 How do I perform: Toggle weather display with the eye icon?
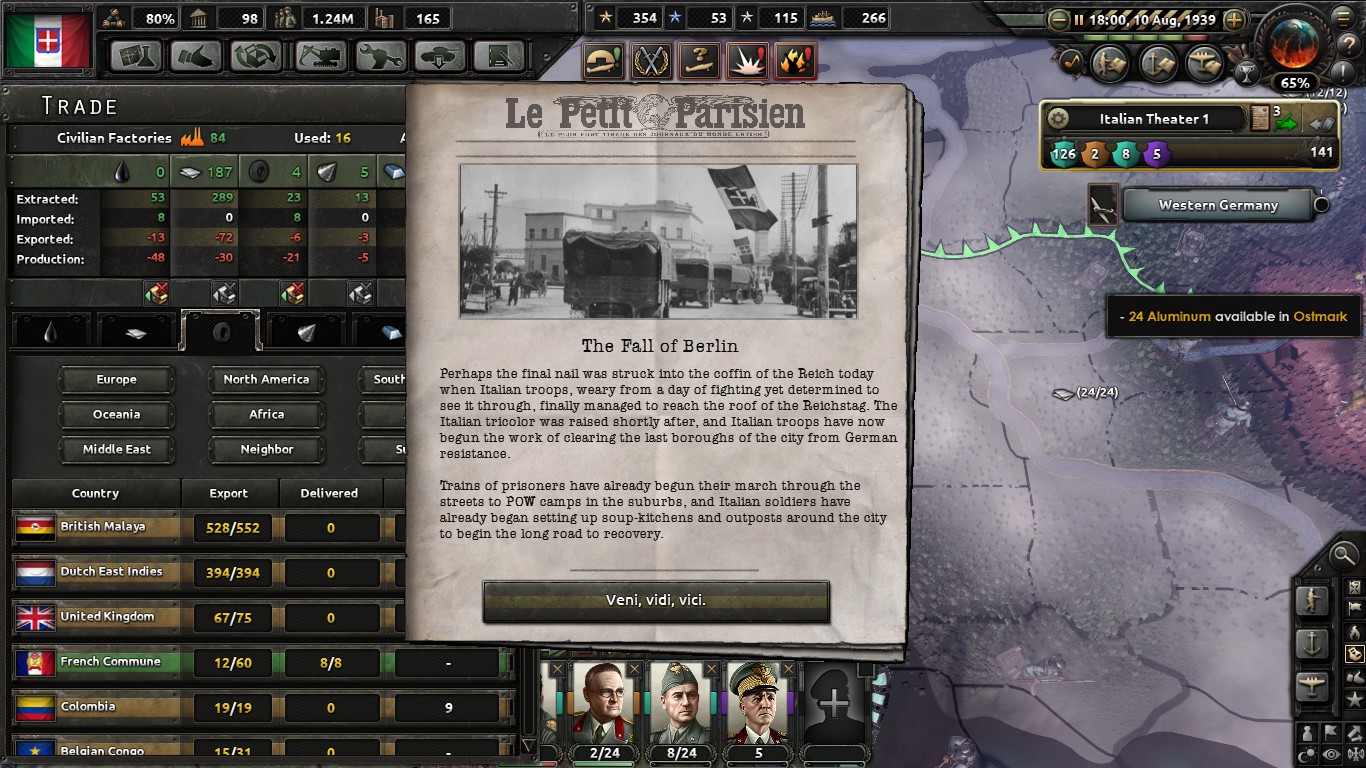1329,752
